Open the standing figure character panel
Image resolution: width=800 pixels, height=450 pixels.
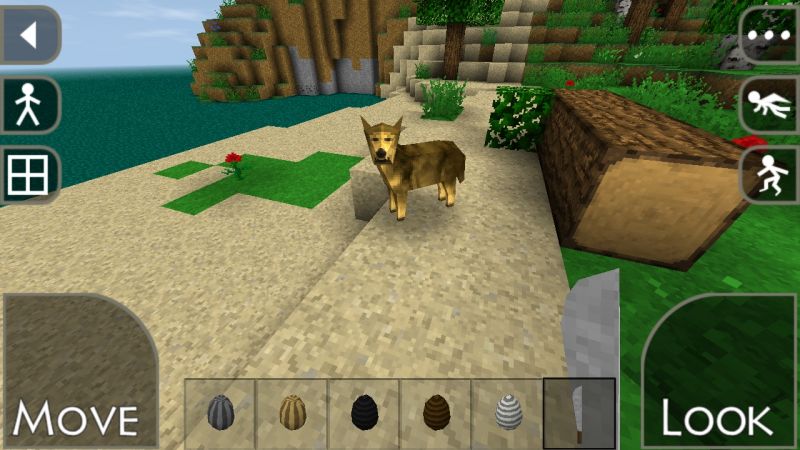(29, 105)
